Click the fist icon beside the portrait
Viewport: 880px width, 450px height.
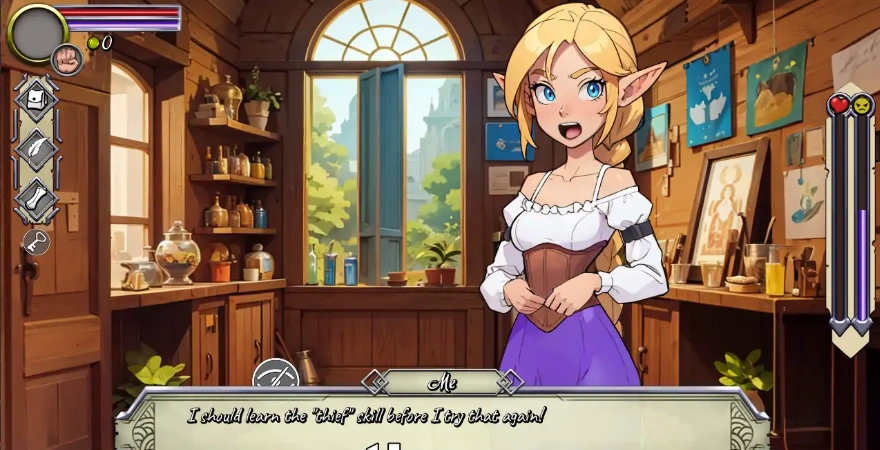(67, 59)
